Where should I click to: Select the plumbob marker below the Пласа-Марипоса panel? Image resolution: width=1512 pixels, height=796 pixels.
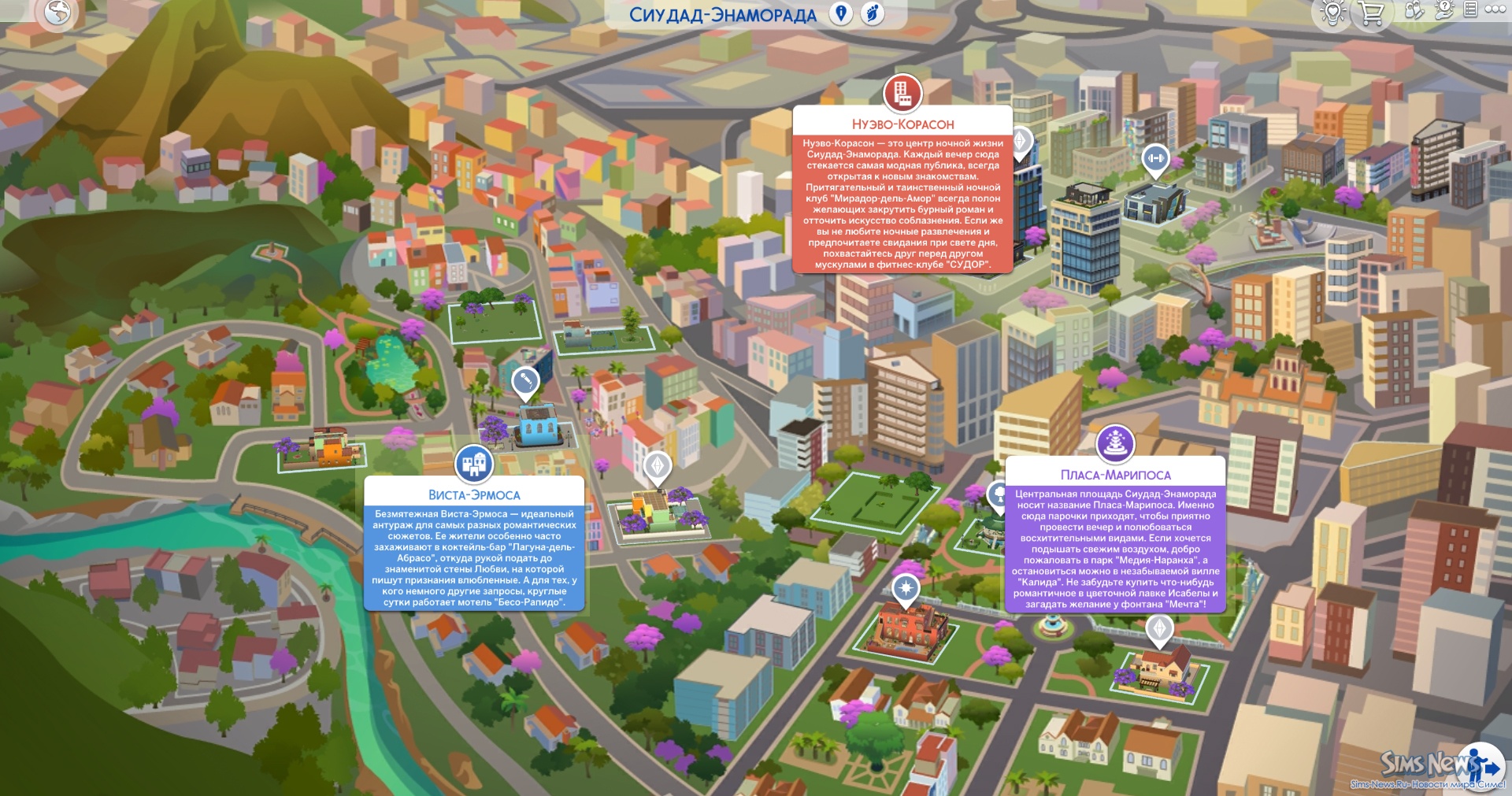[1159, 628]
